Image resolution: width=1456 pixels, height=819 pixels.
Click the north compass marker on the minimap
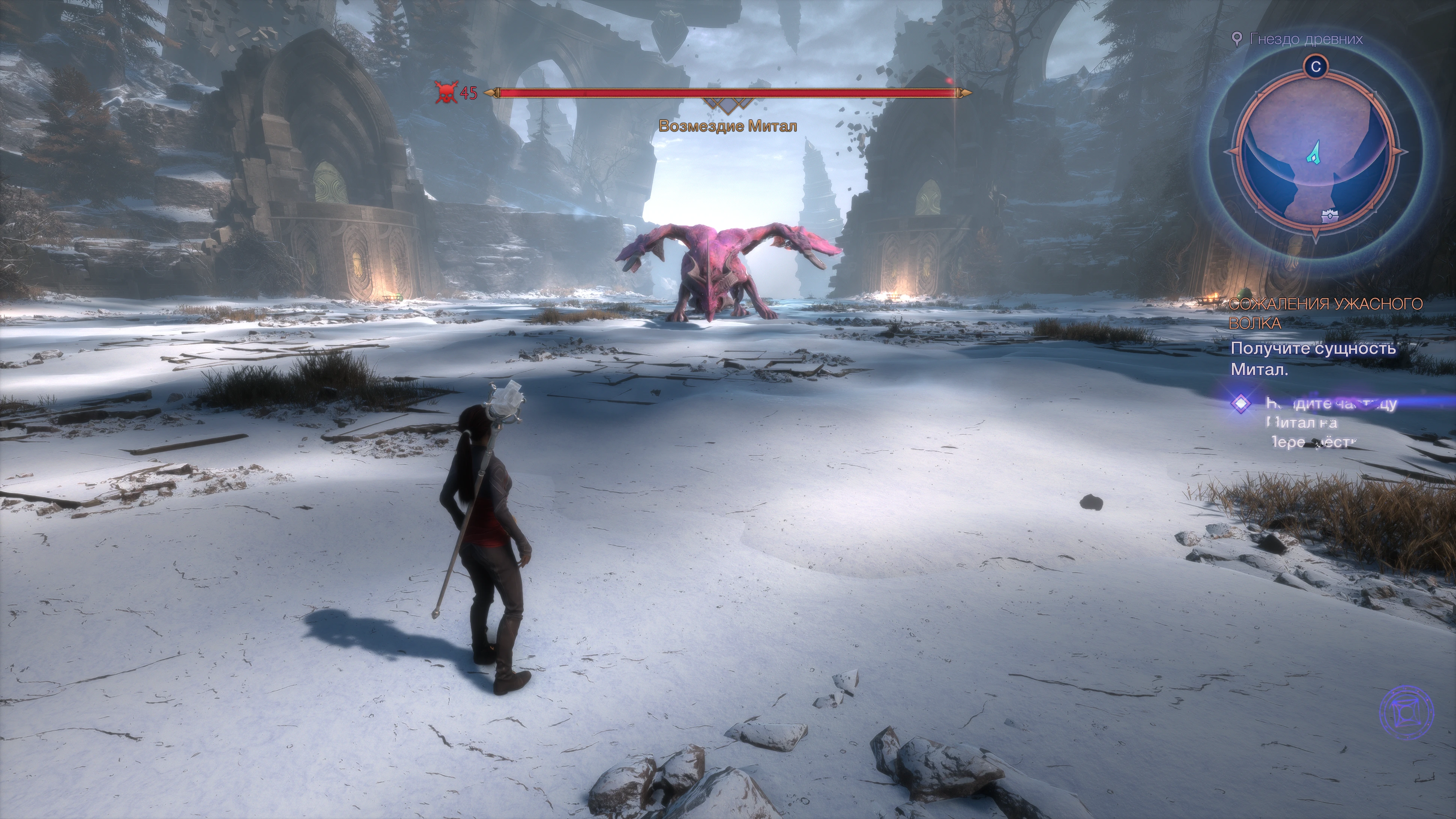point(1316,67)
